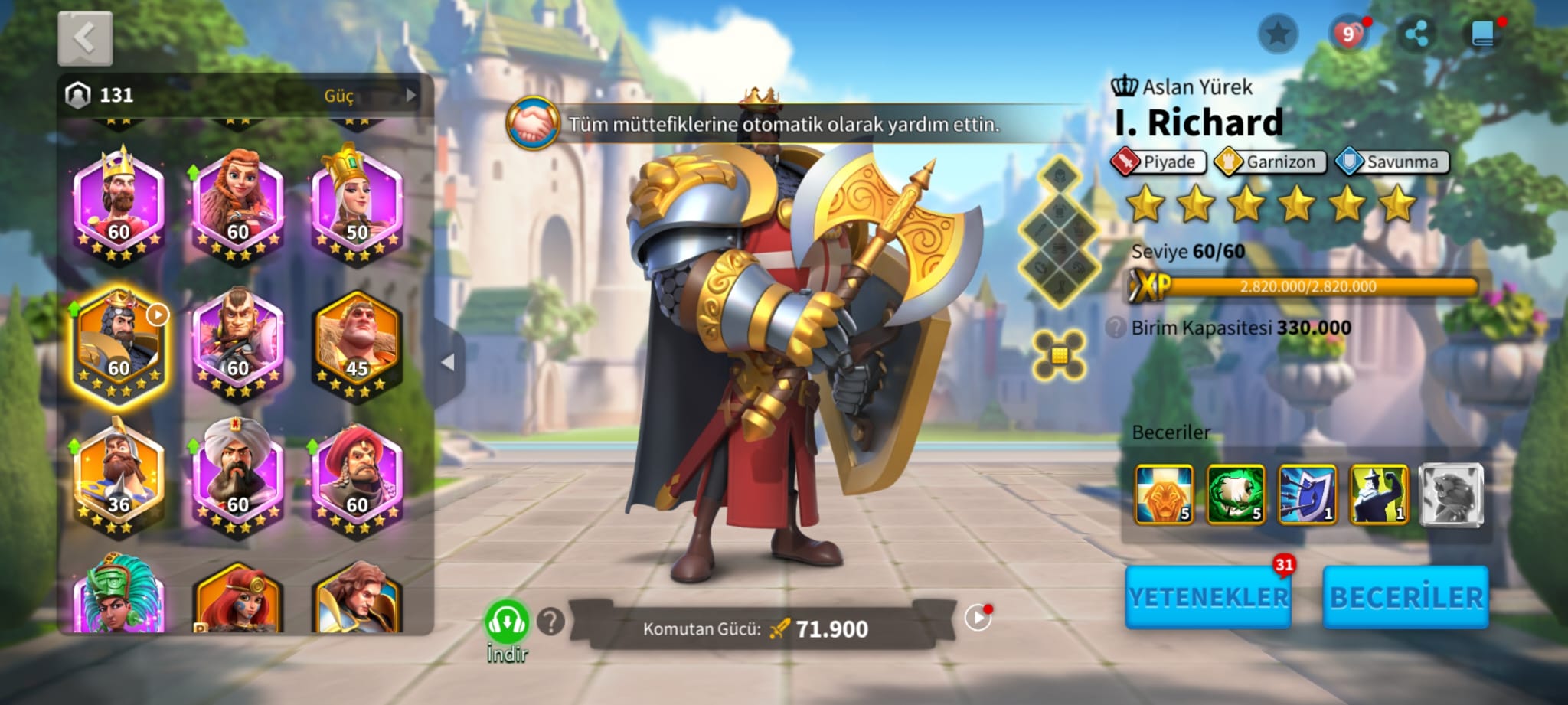This screenshot has height=705, width=1568.
Task: Tap the star favorite icon
Action: (x=1277, y=34)
